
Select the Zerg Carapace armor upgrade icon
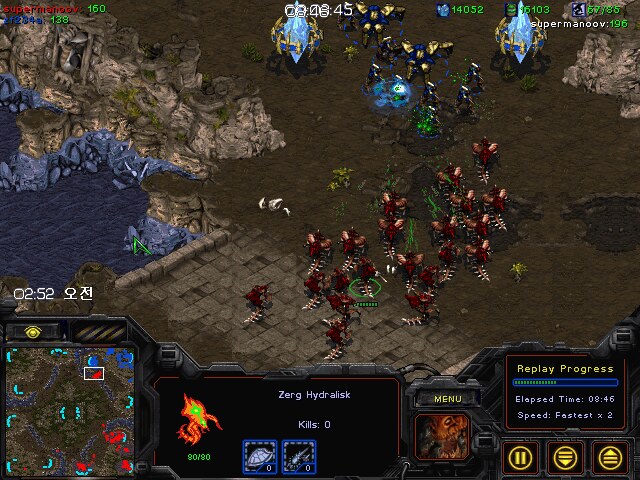[260, 456]
